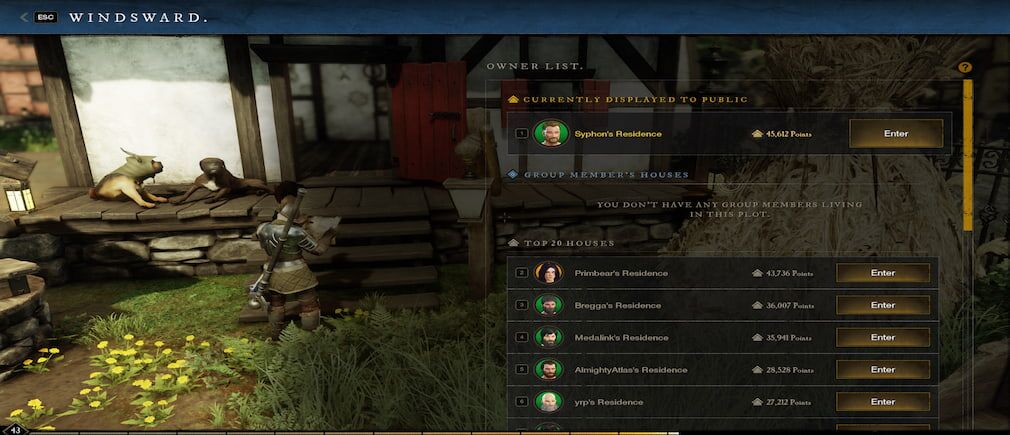Enter AlmightyAtlas's Residence
1010x435 pixels.
[882, 370]
